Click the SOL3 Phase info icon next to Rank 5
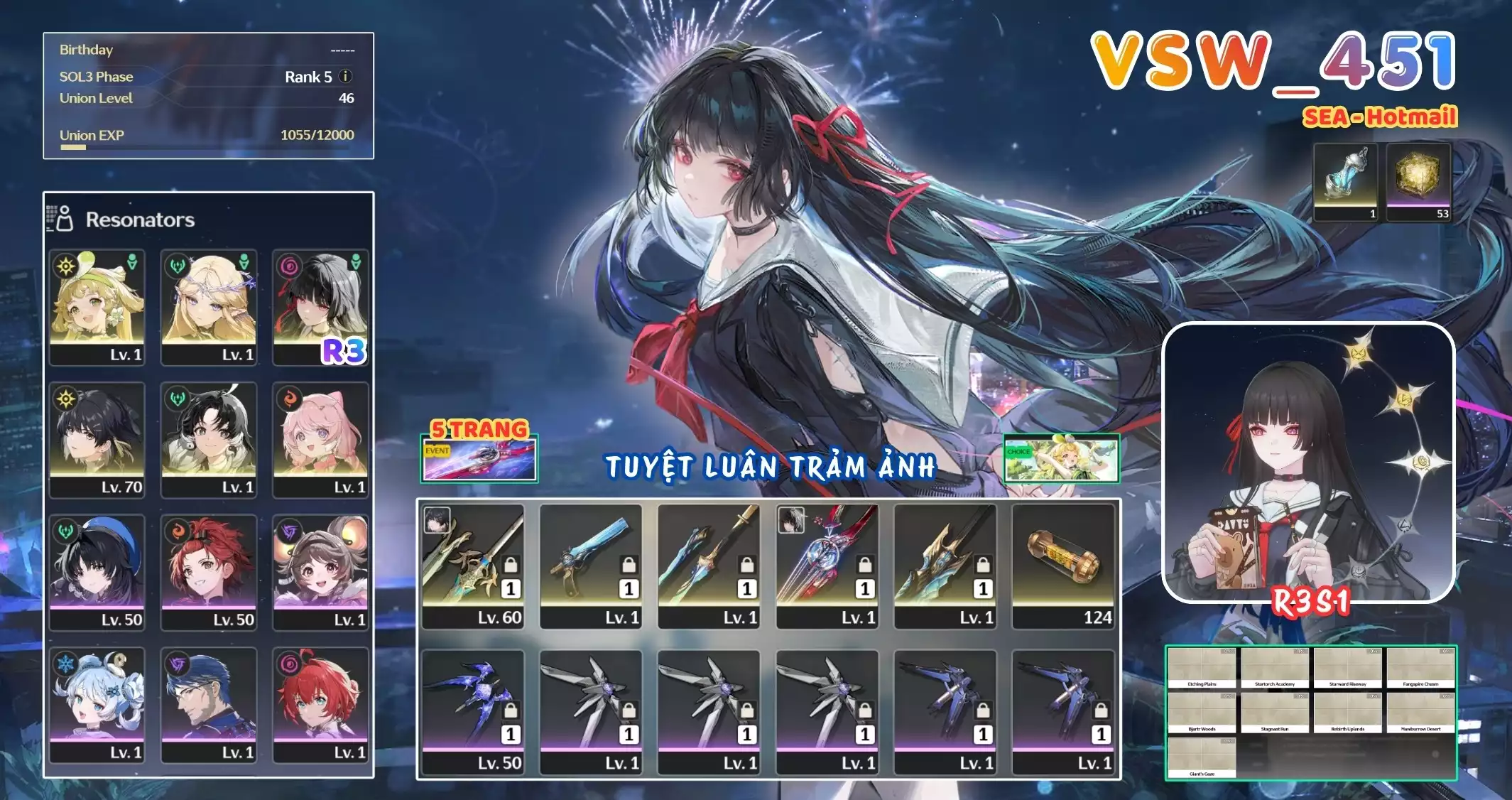 (346, 77)
